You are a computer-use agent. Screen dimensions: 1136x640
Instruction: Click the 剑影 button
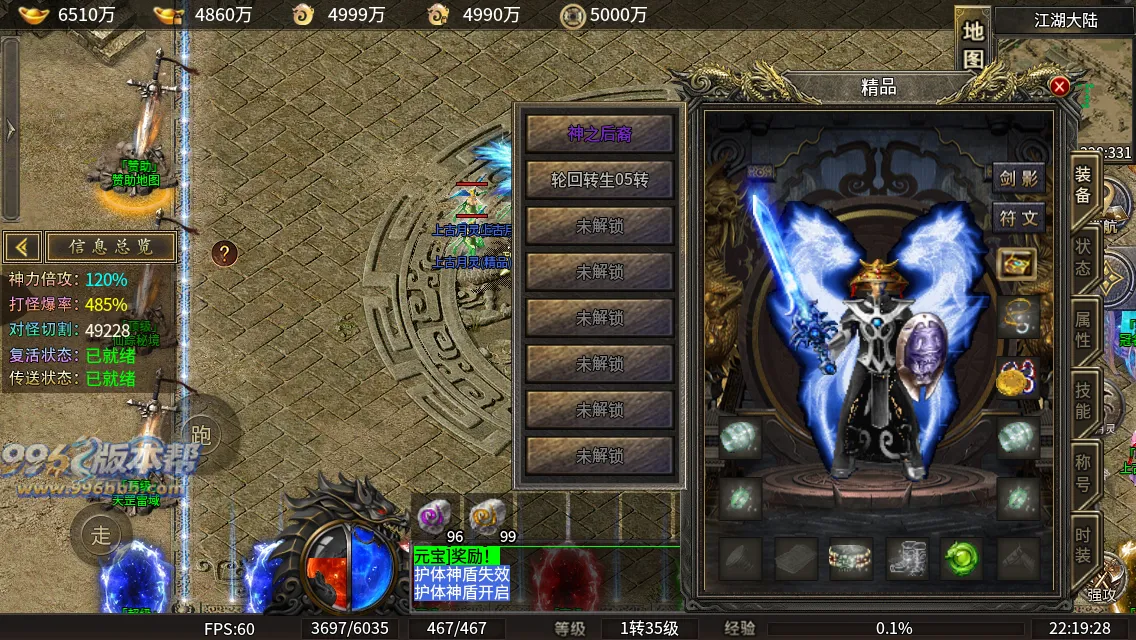coord(1019,179)
